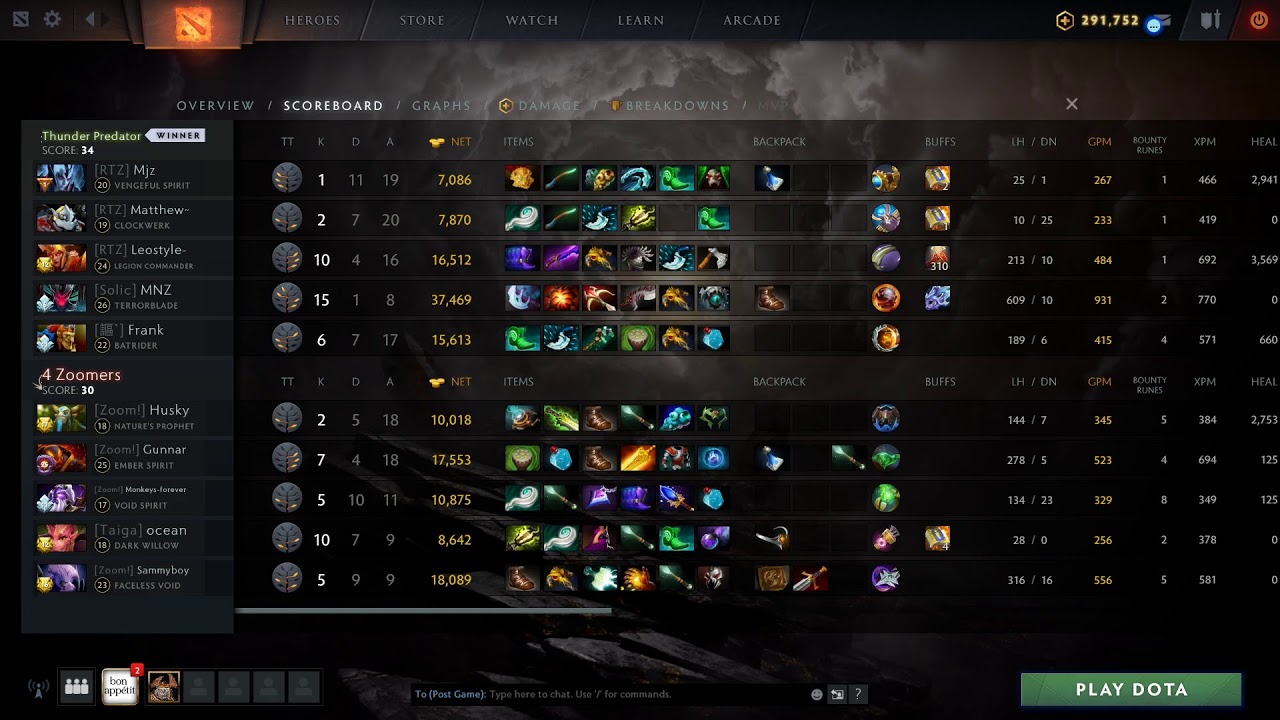
Task: Open the Watch section
Action: [x=531, y=20]
